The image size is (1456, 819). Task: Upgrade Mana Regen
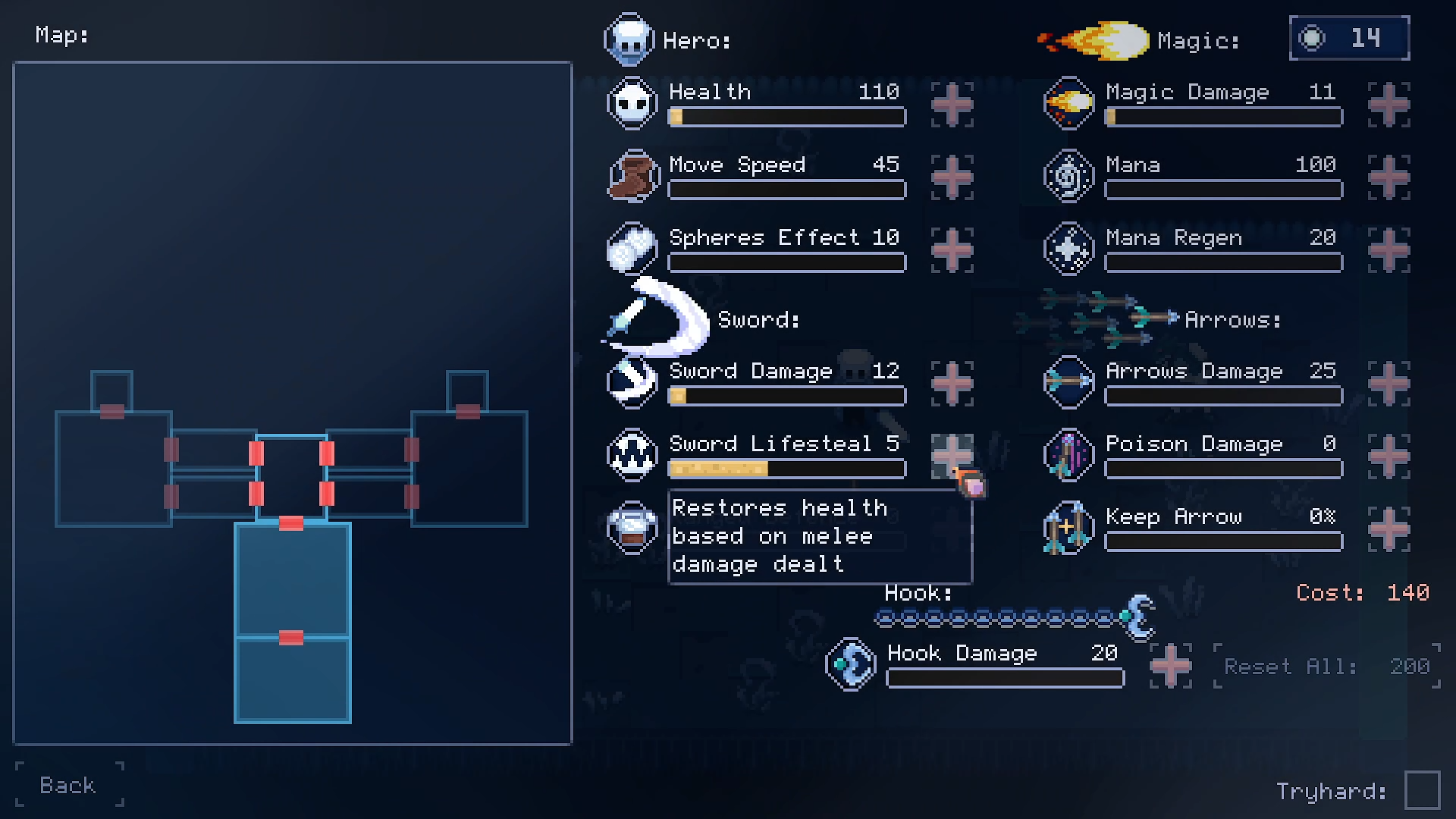pos(1389,249)
